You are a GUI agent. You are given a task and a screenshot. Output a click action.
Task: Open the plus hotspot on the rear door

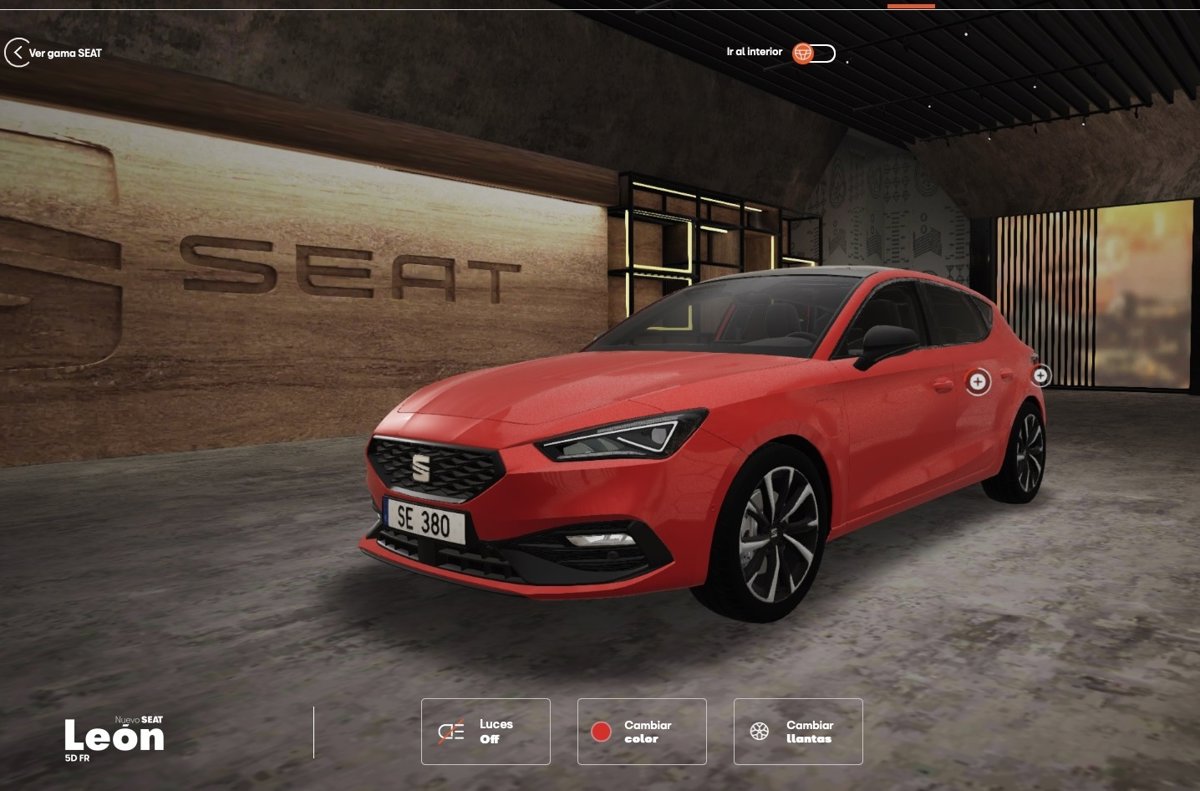[x=977, y=381]
